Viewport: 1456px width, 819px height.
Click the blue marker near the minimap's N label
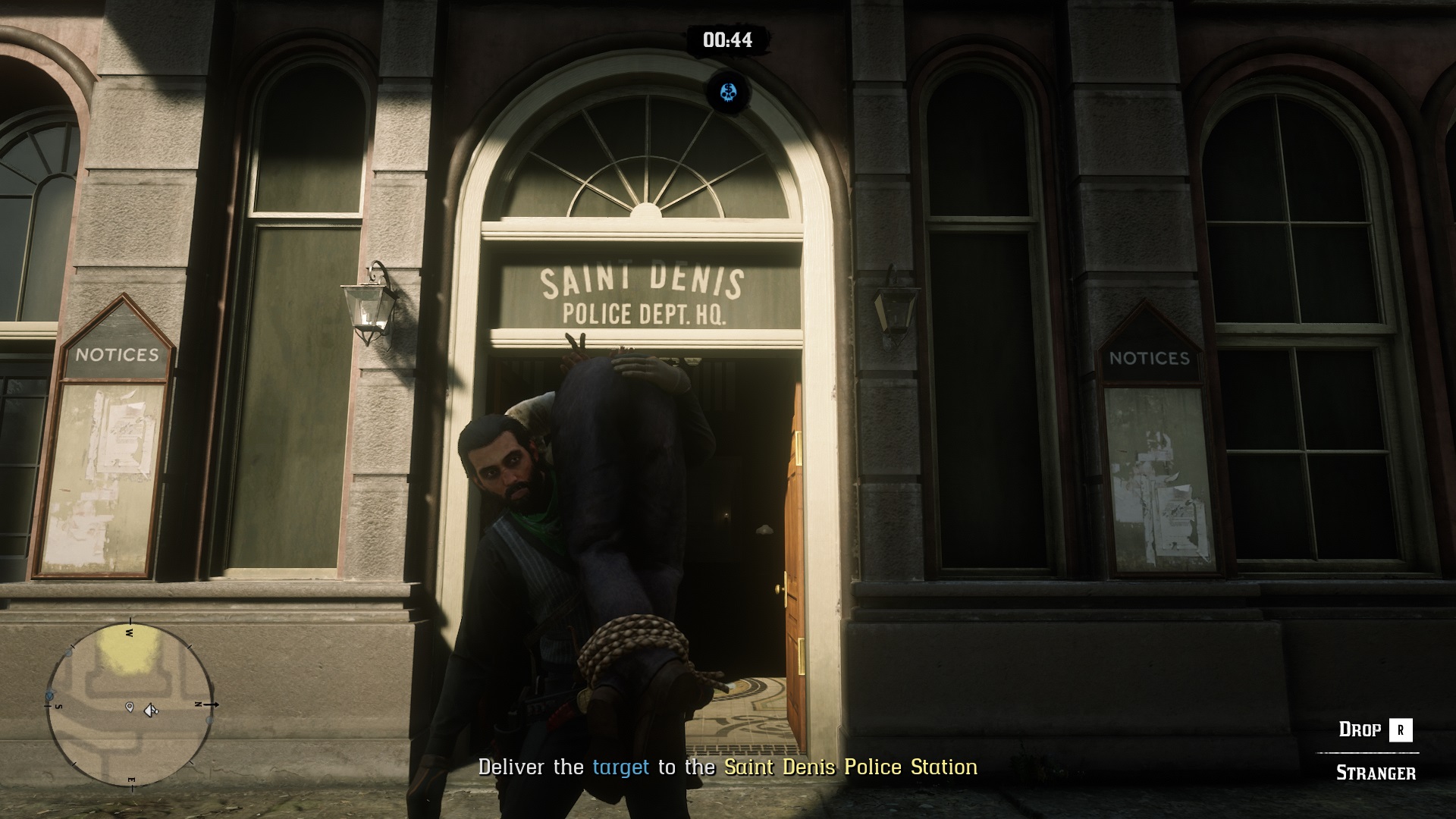coord(209,720)
